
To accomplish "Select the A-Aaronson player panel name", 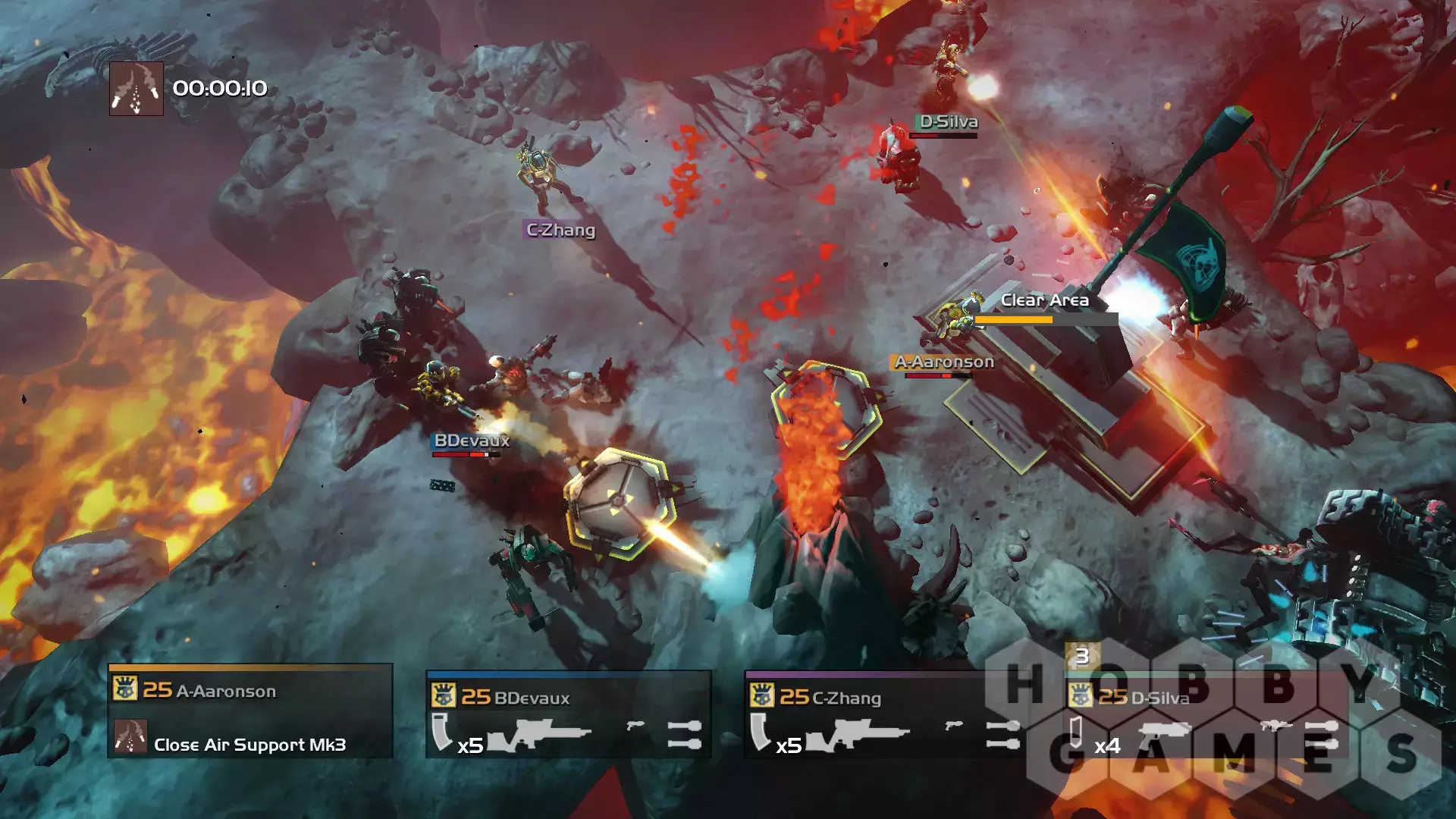I will (226, 691).
